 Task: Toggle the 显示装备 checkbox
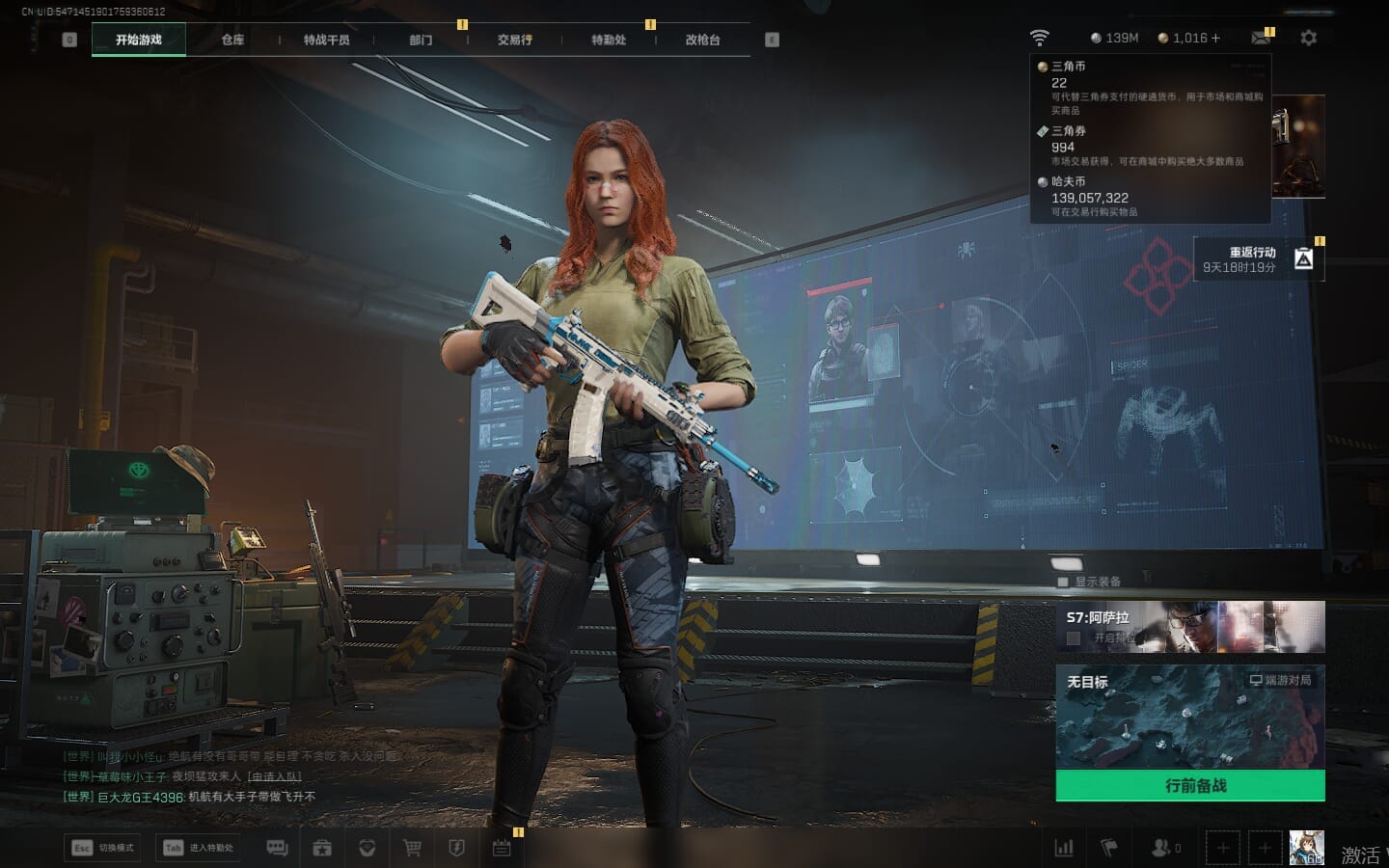tap(1063, 582)
